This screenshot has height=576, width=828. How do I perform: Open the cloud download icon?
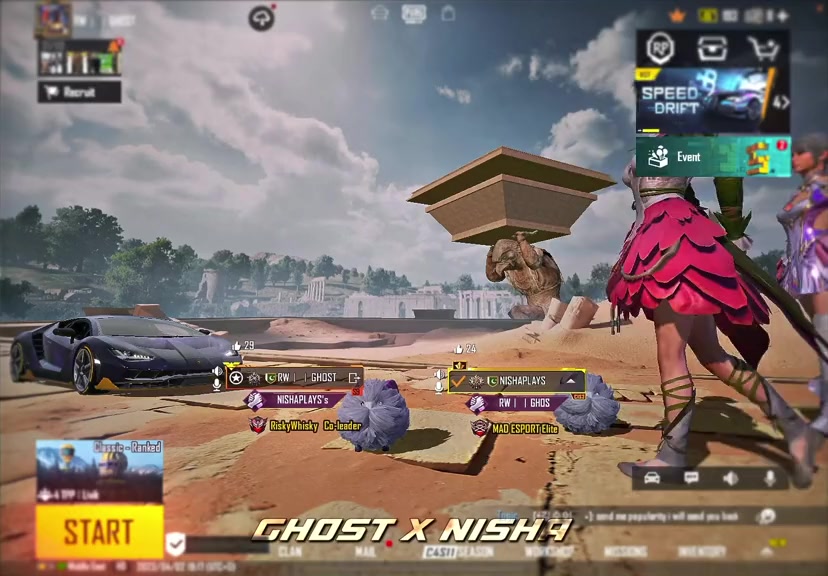[261, 18]
